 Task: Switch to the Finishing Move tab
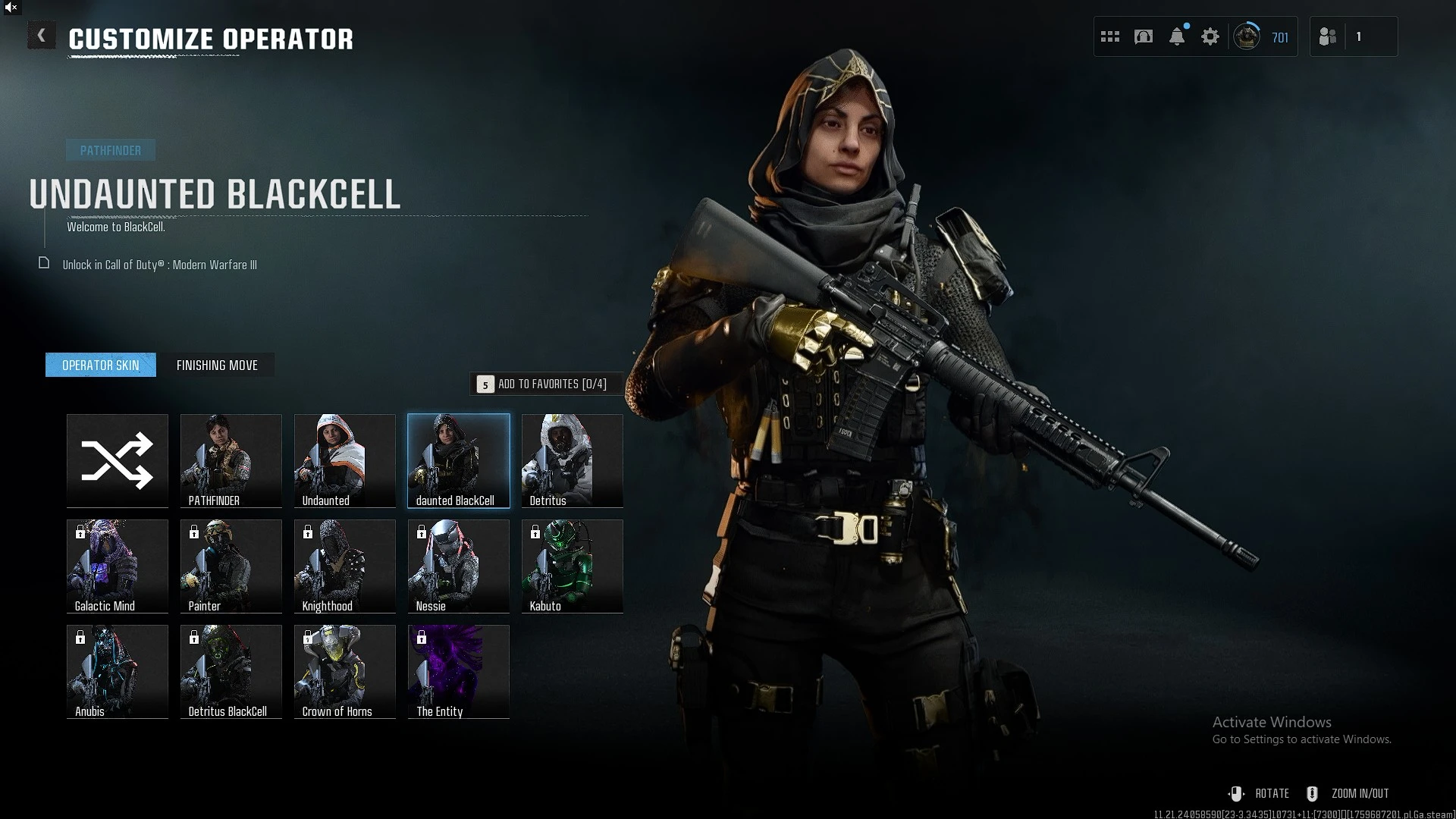coord(217,365)
